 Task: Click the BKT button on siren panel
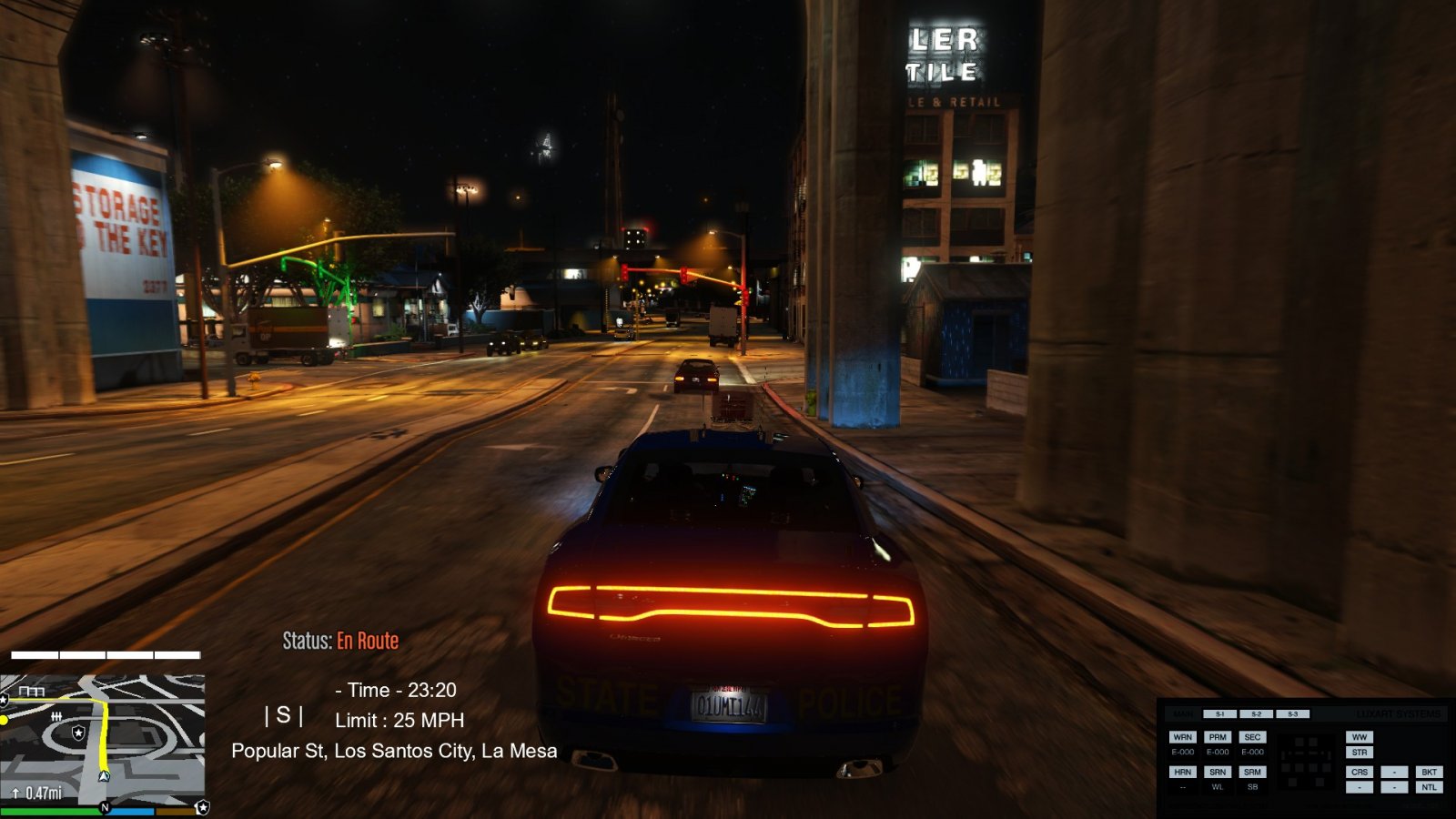[x=1429, y=772]
